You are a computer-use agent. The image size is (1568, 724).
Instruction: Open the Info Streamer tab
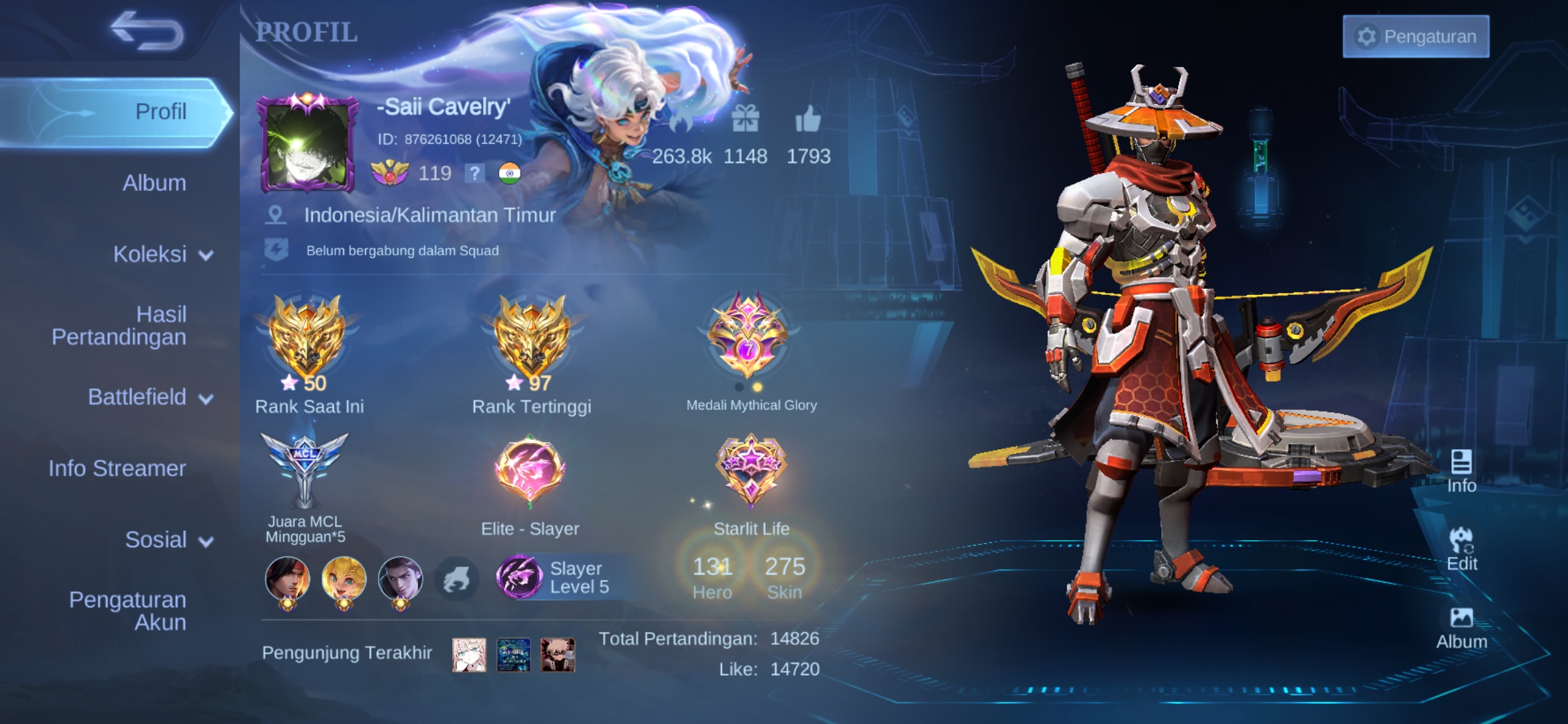pyautogui.click(x=117, y=469)
